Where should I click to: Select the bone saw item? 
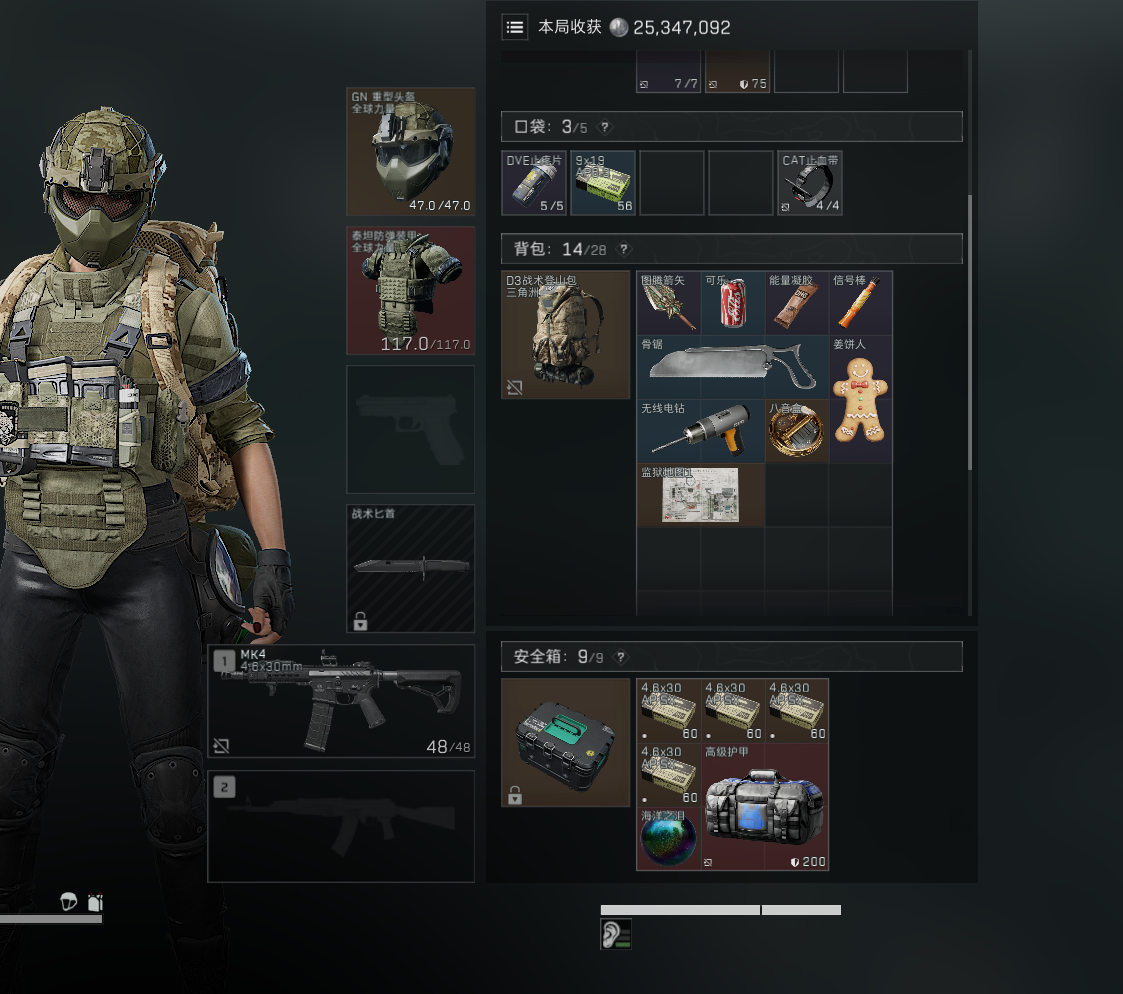pyautogui.click(x=732, y=367)
